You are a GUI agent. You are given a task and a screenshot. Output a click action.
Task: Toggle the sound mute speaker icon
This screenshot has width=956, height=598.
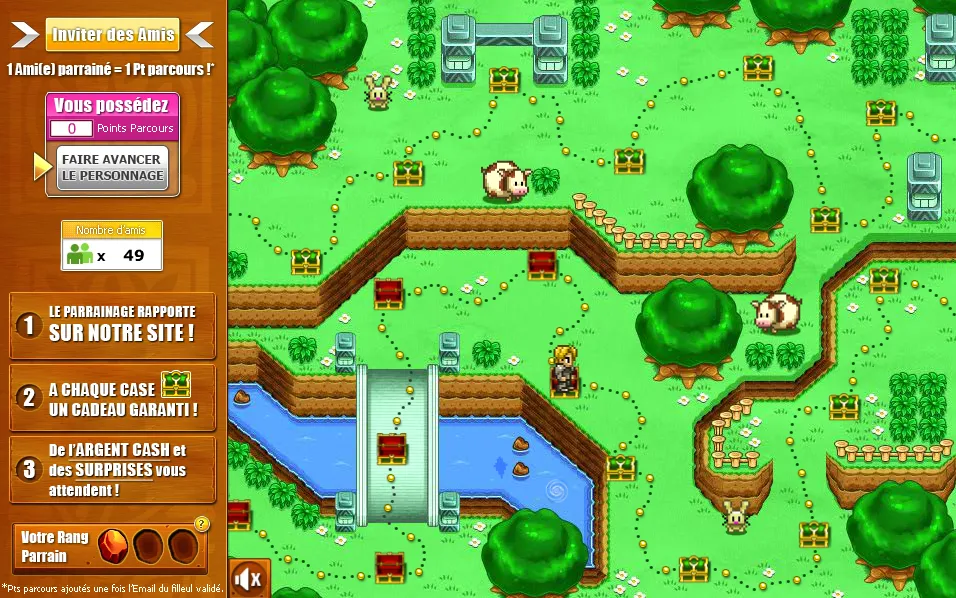(248, 578)
